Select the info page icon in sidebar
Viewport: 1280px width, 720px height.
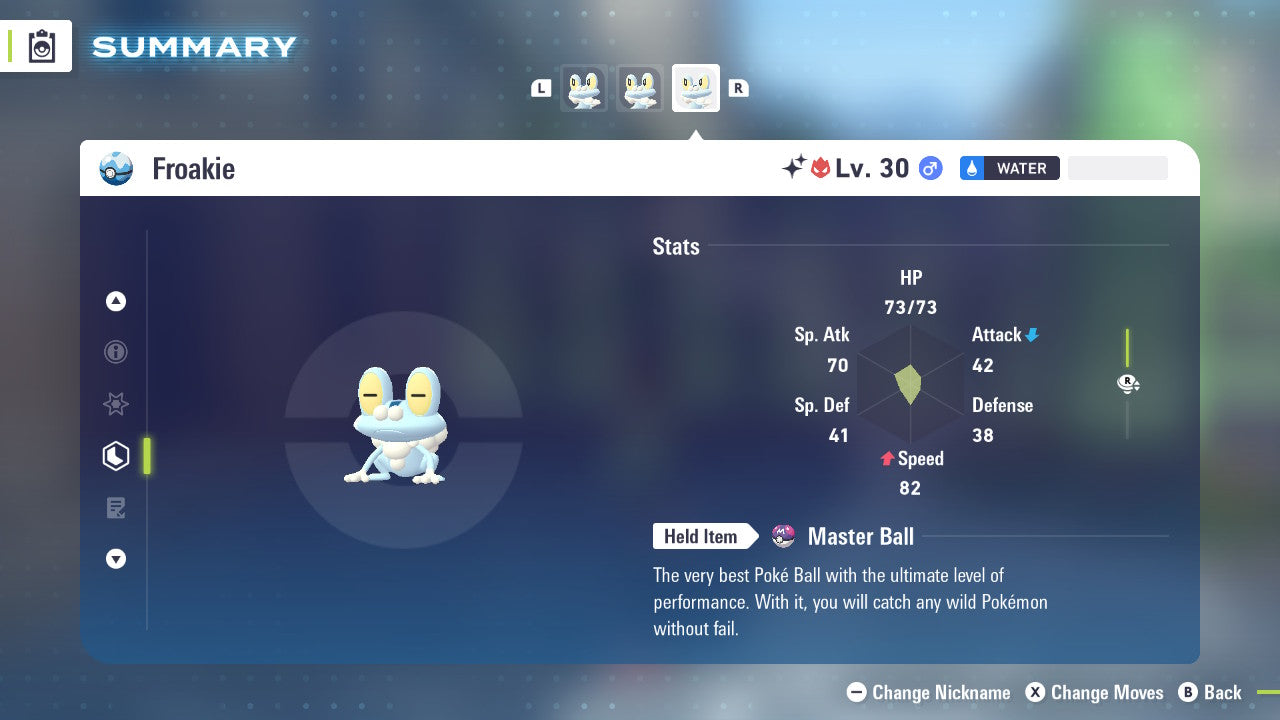click(x=115, y=352)
